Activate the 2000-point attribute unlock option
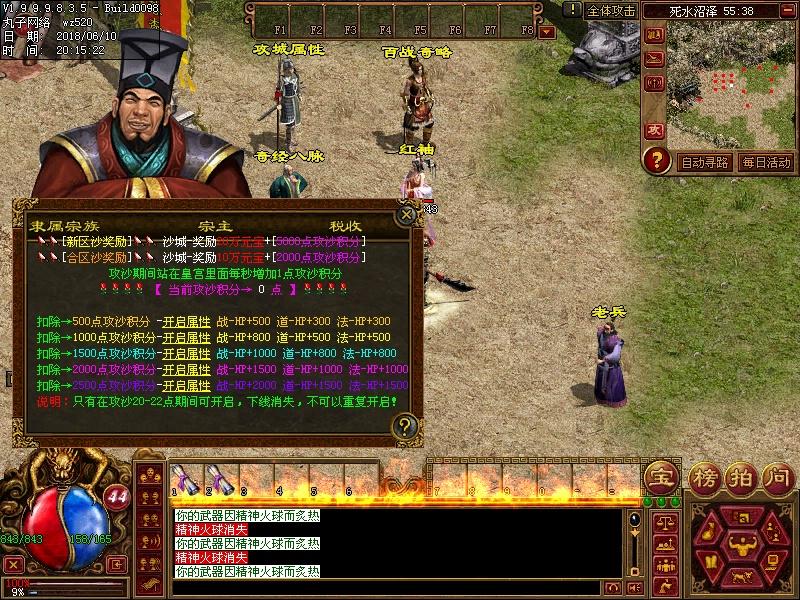Viewport: 800px width, 600px height. pos(186,370)
